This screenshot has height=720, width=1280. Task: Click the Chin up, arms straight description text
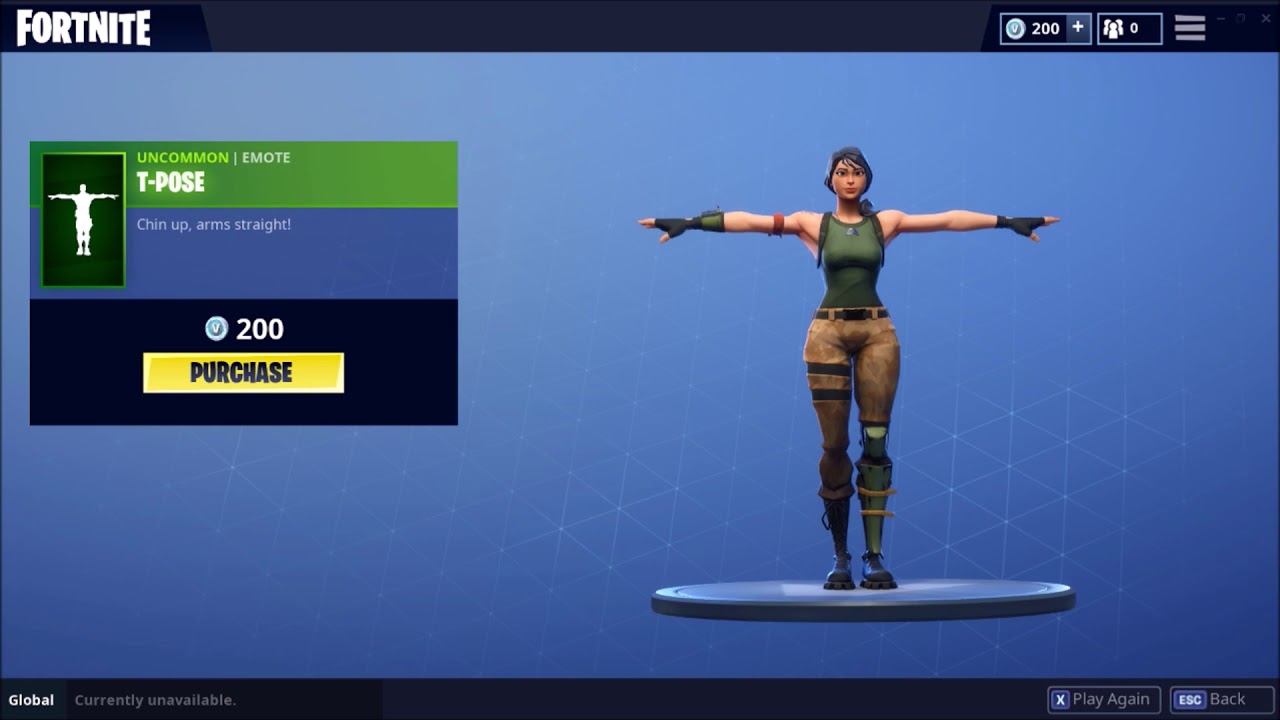(x=213, y=224)
